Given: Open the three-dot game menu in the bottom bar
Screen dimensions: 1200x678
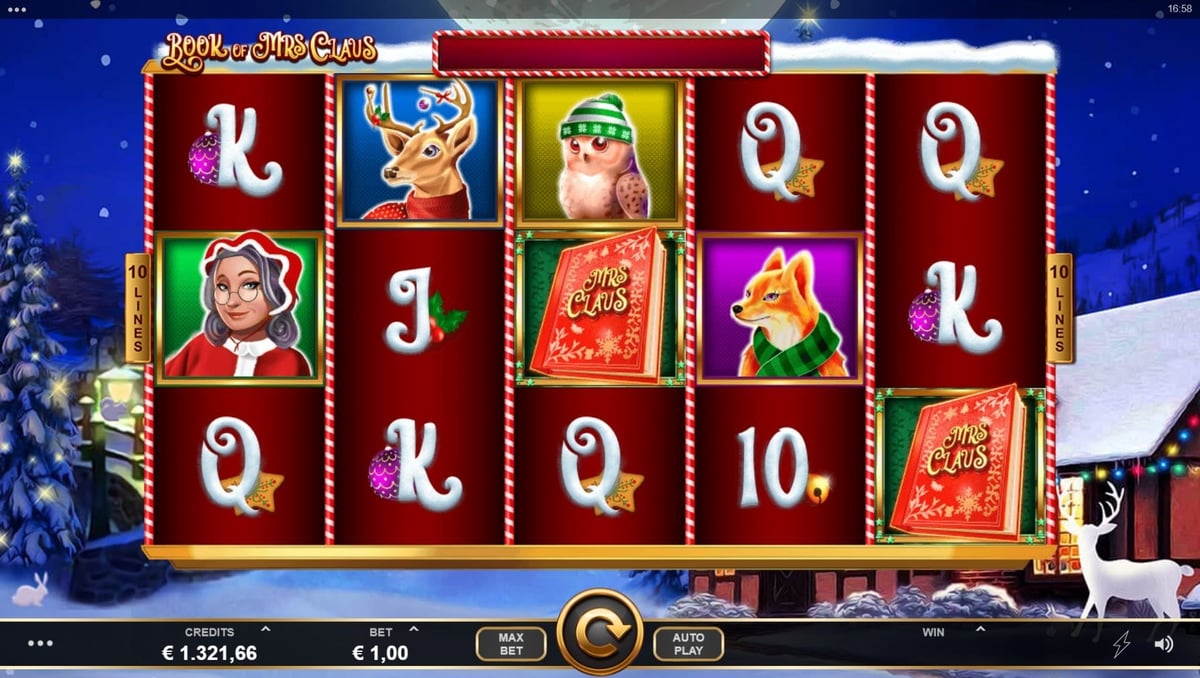Looking at the screenshot, I should click(x=40, y=643).
